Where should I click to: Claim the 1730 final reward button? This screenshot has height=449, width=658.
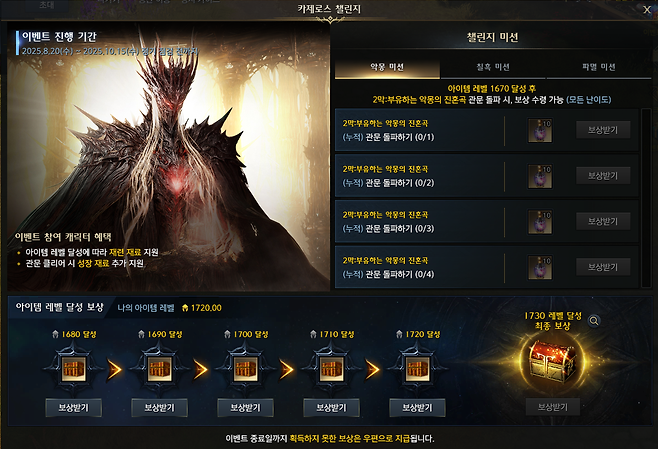click(x=553, y=407)
